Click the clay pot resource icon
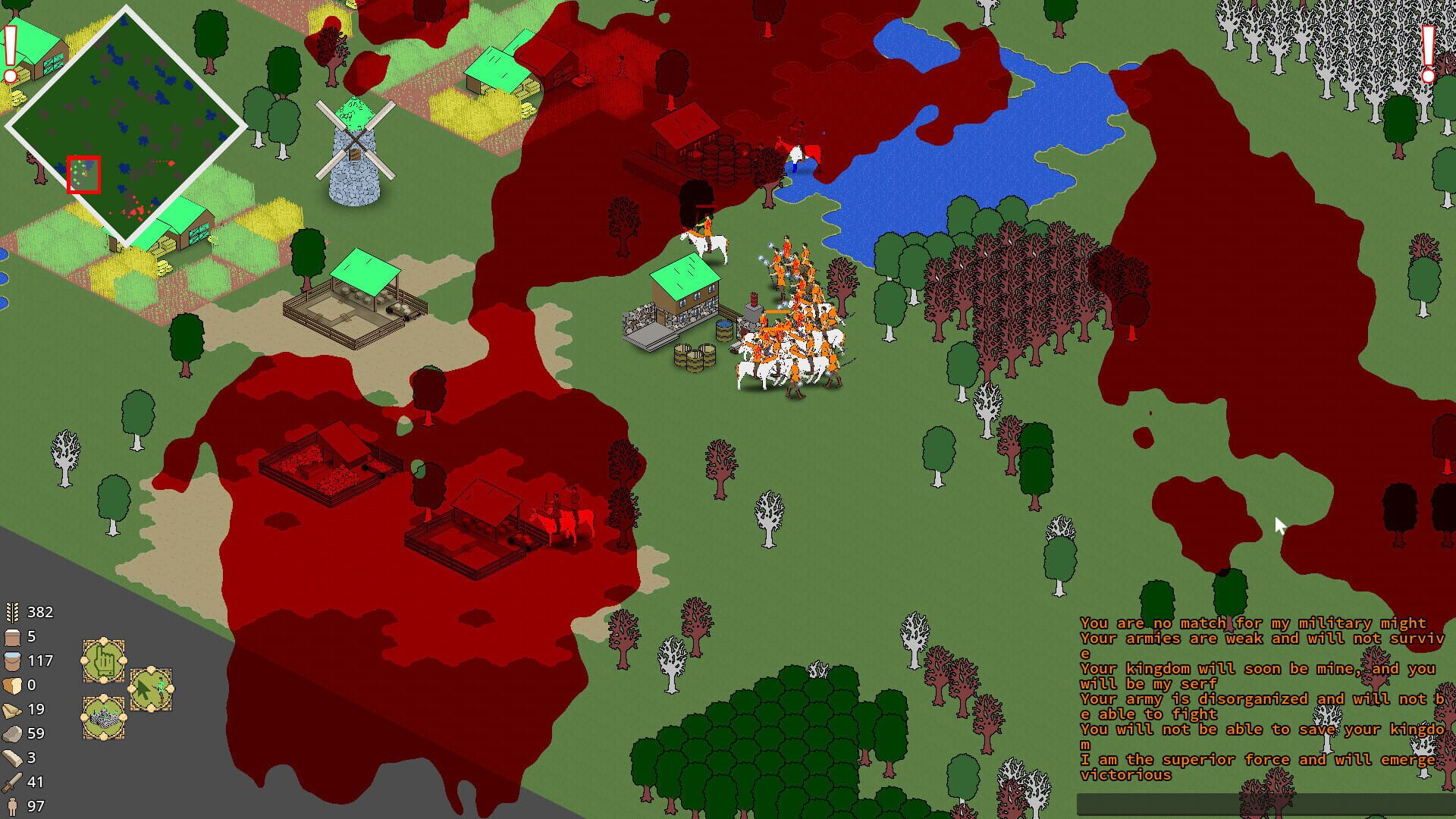This screenshot has height=819, width=1456. (11, 636)
